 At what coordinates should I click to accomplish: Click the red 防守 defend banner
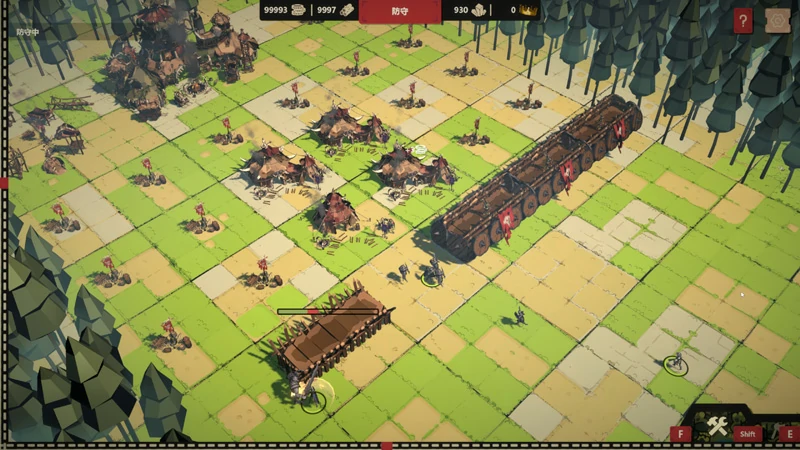click(400, 11)
